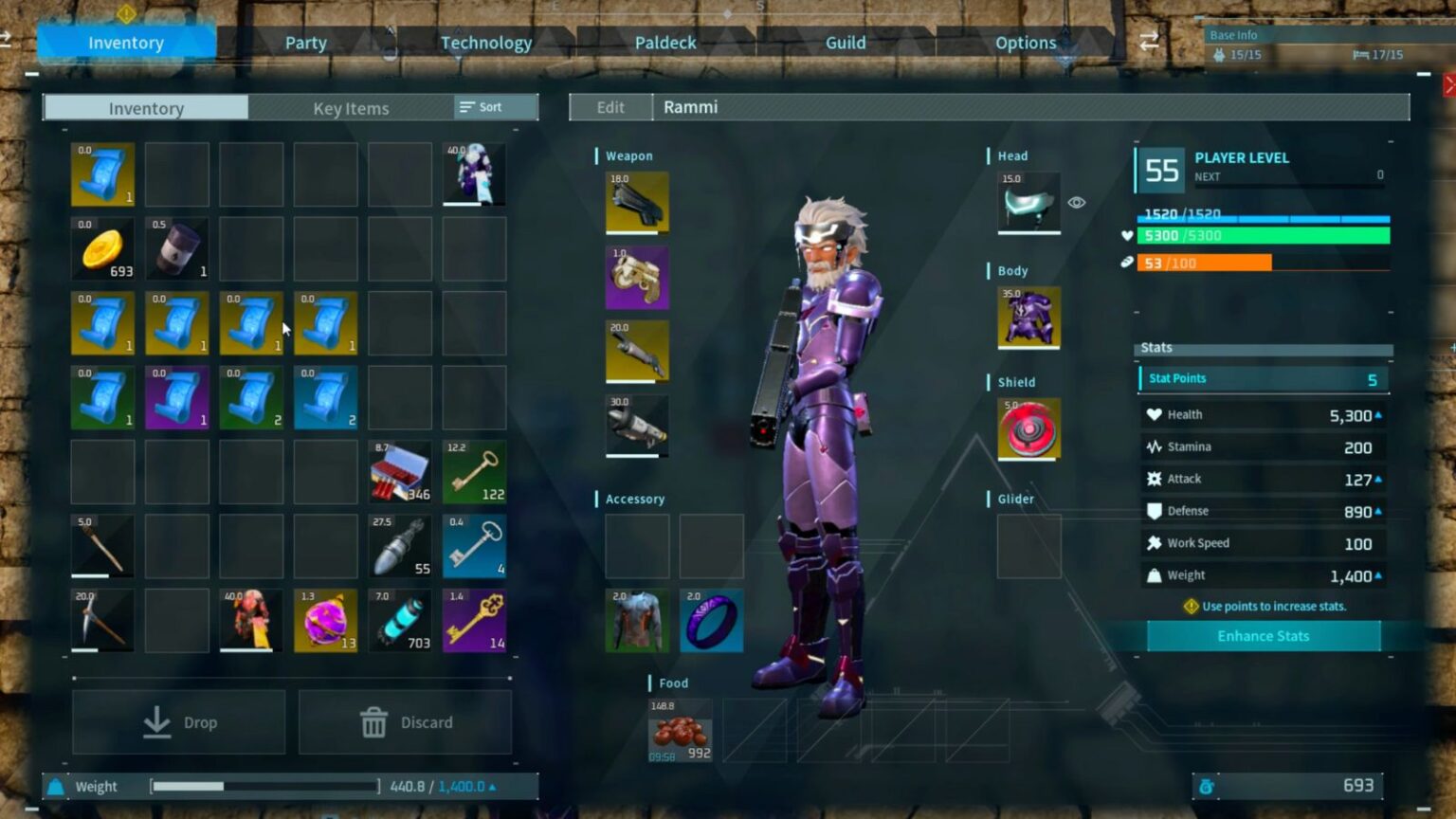The image size is (1456, 819).
Task: Click the Discard button
Action: tap(406, 721)
